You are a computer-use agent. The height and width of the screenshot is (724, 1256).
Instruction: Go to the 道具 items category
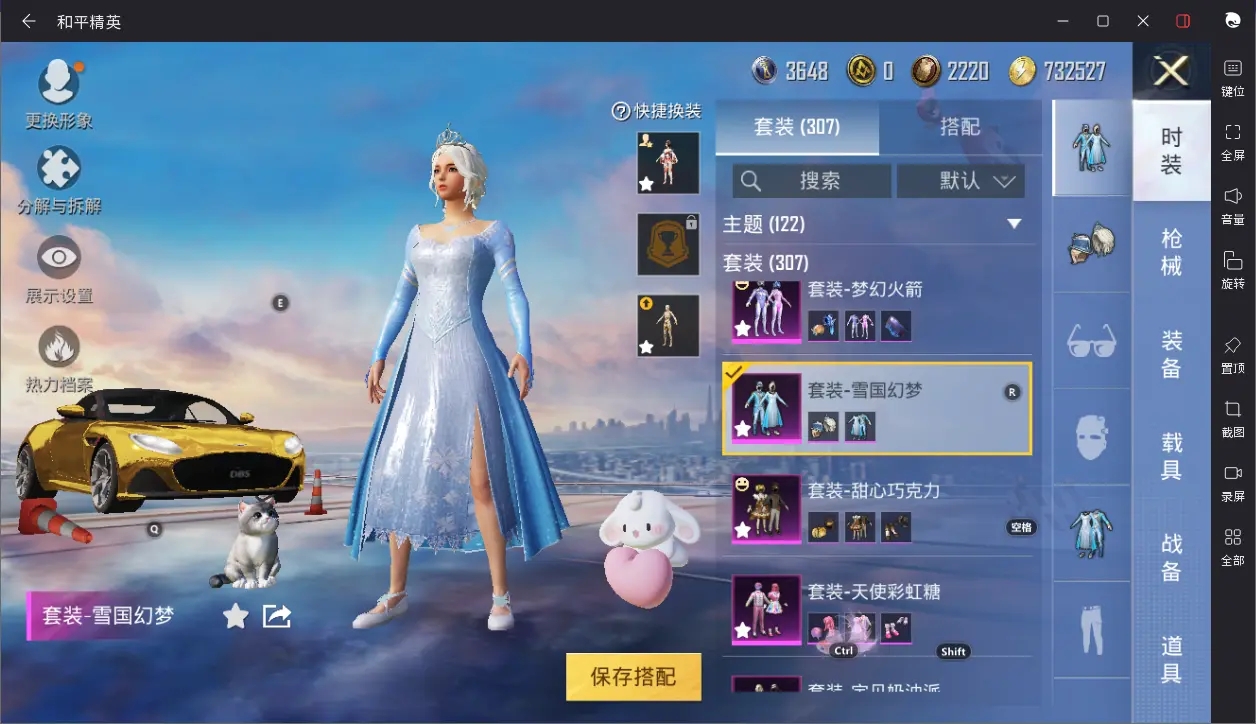(1171, 660)
